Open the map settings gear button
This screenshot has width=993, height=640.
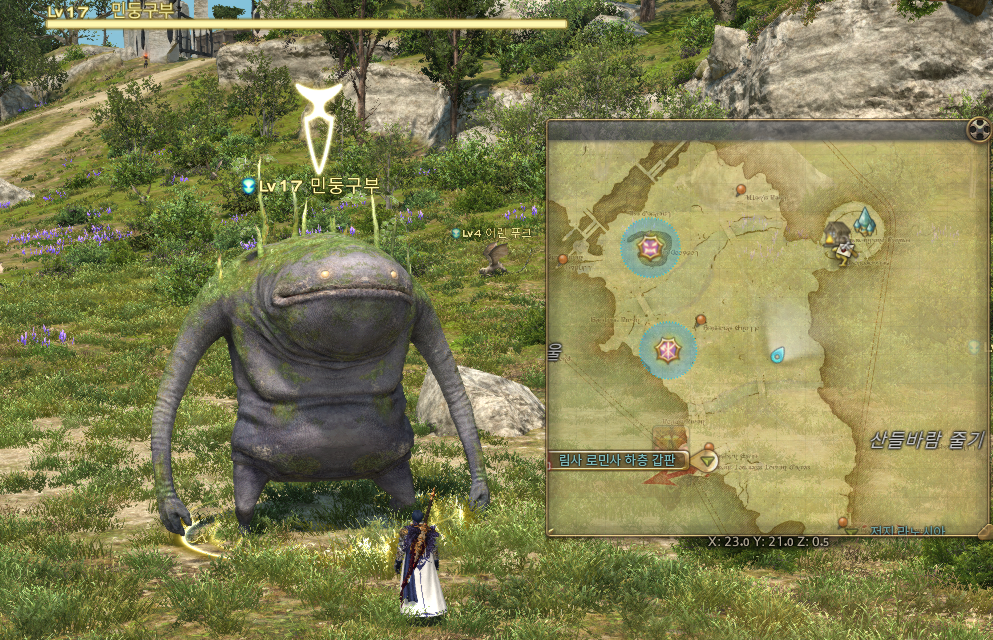(977, 129)
